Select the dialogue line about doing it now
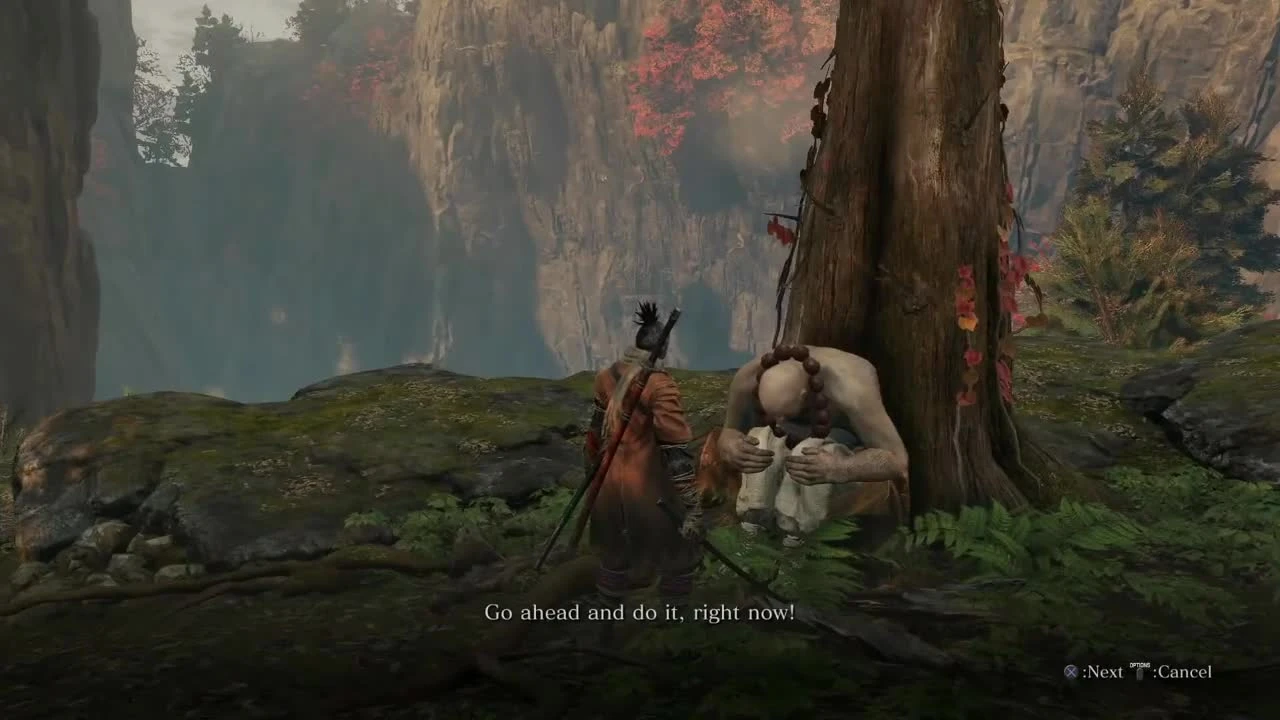Viewport: 1280px width, 720px height. (640, 611)
